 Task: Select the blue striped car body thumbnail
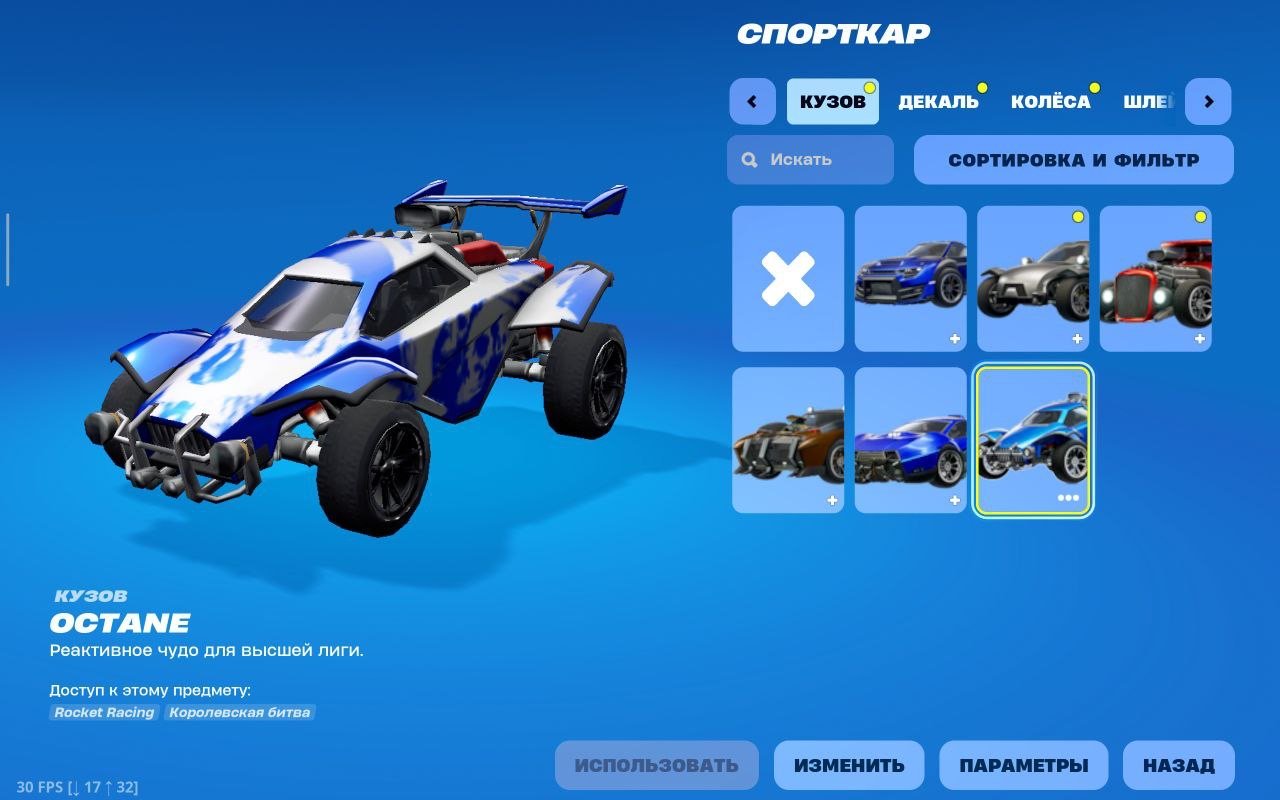910,438
